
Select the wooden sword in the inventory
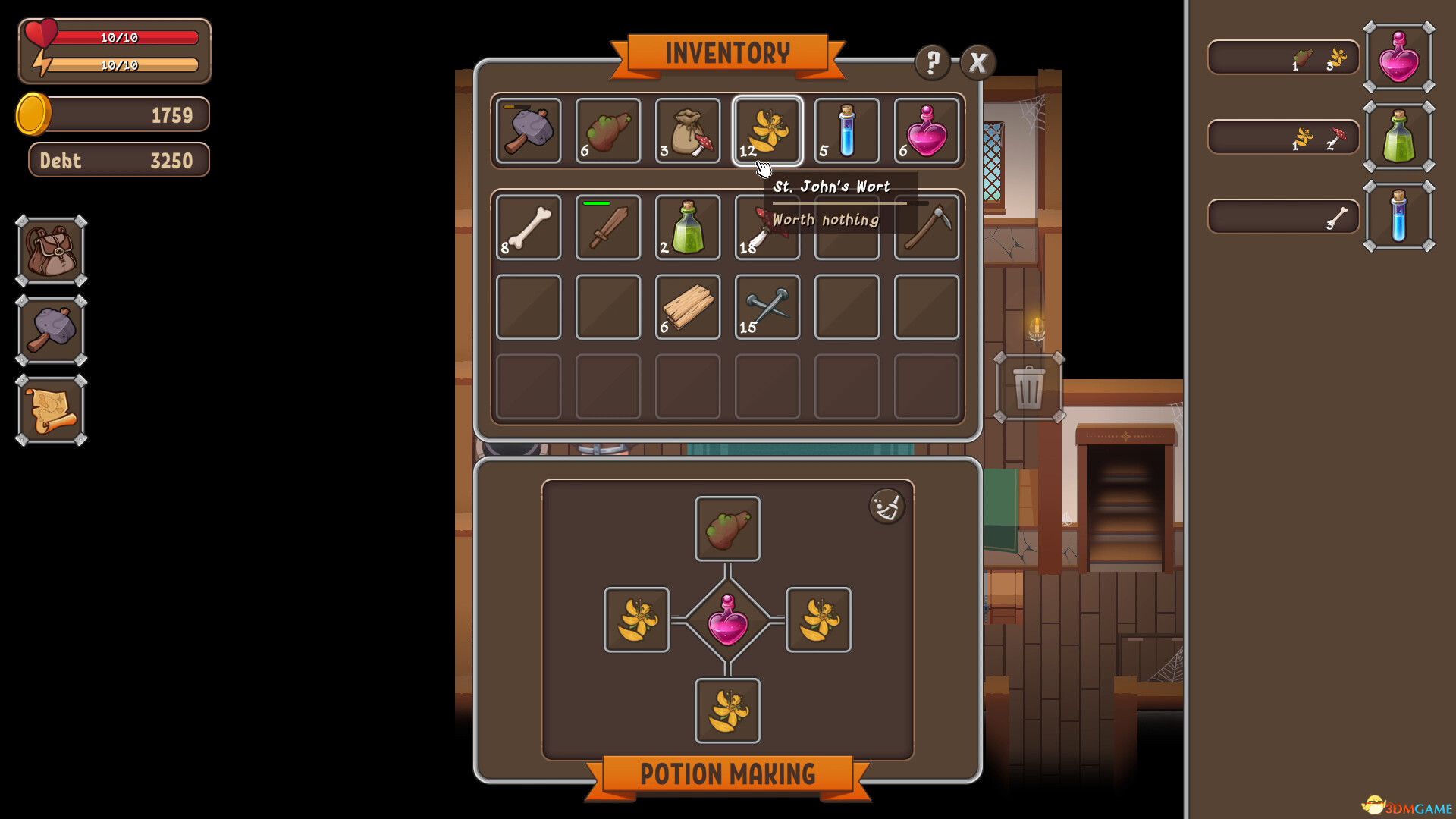pos(607,227)
